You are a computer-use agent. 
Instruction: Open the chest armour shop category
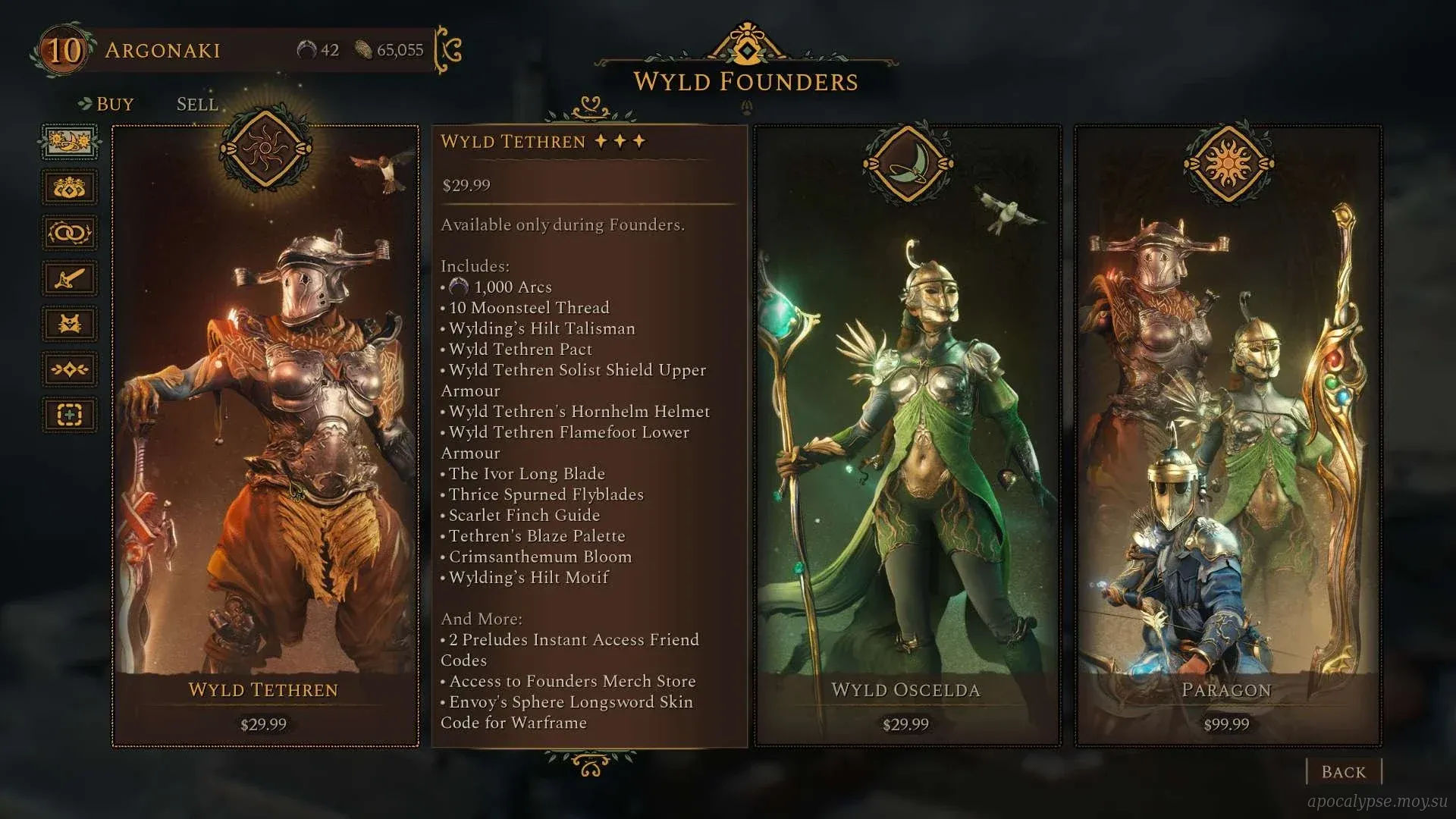click(69, 324)
